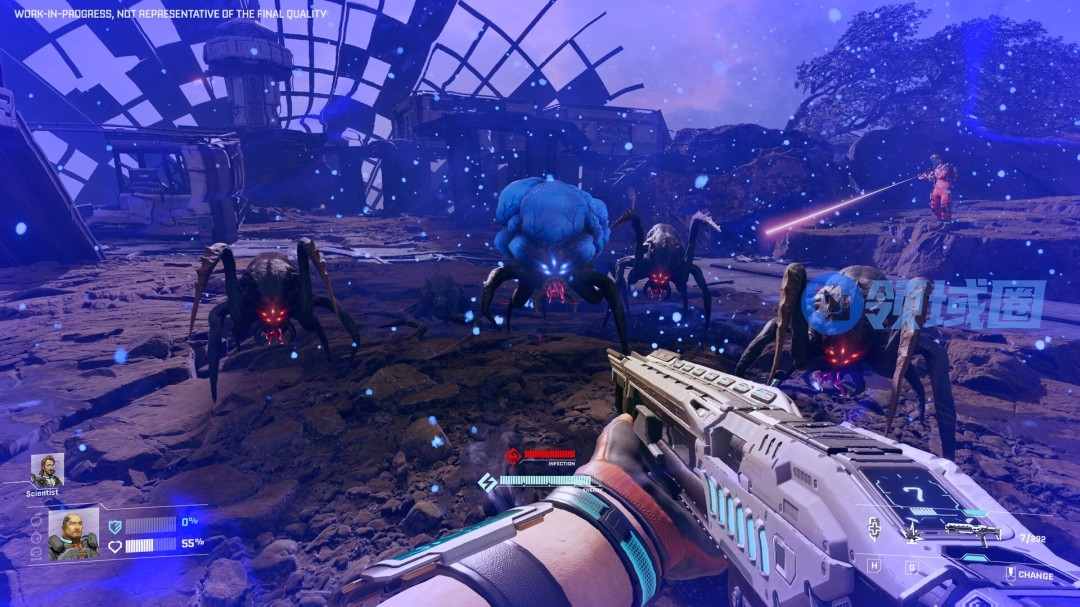Activate the explosive burst ability icon
Viewport: 1080px width, 607px height.
[x=912, y=533]
